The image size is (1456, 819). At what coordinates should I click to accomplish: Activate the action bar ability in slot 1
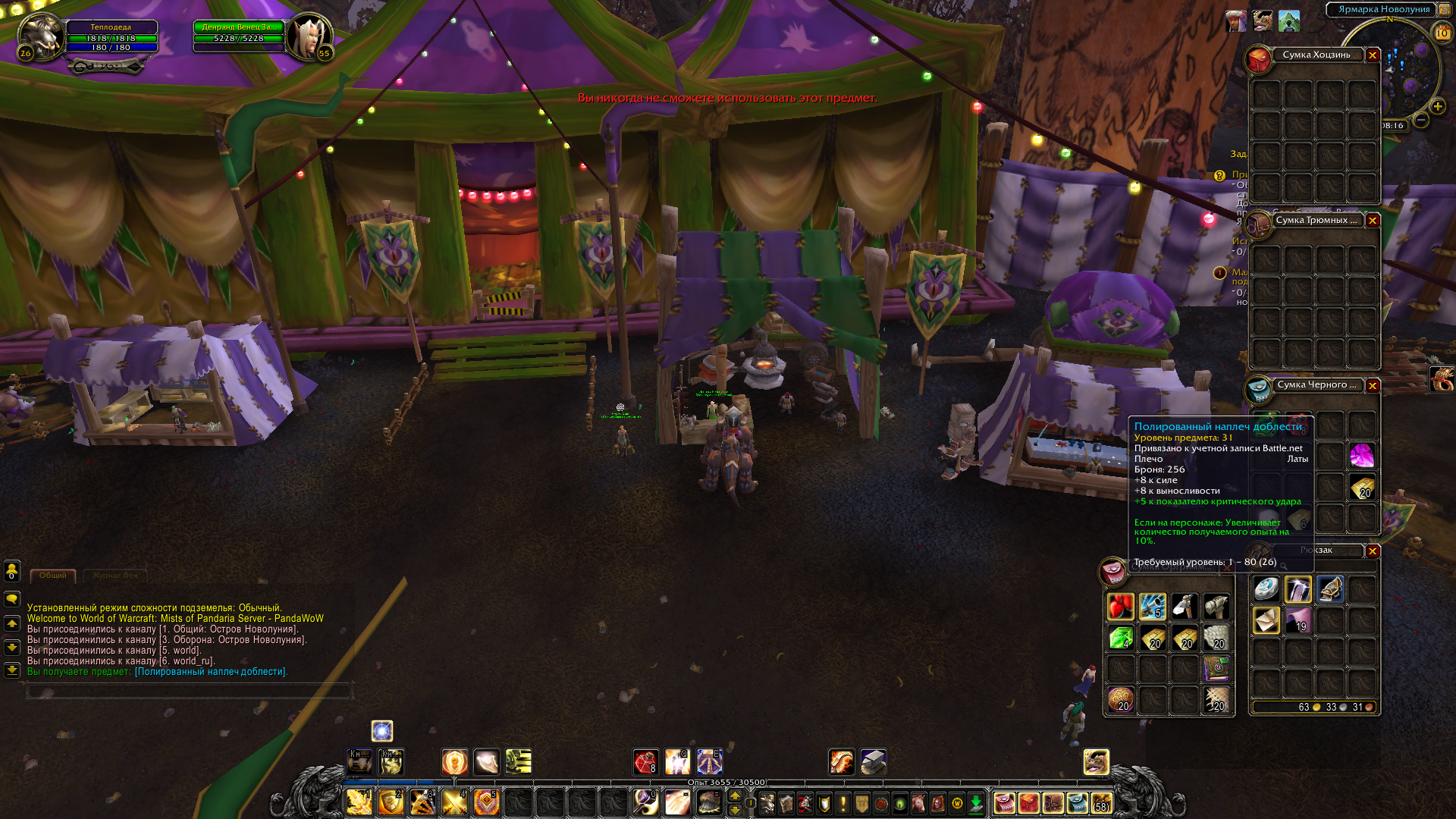click(x=359, y=802)
